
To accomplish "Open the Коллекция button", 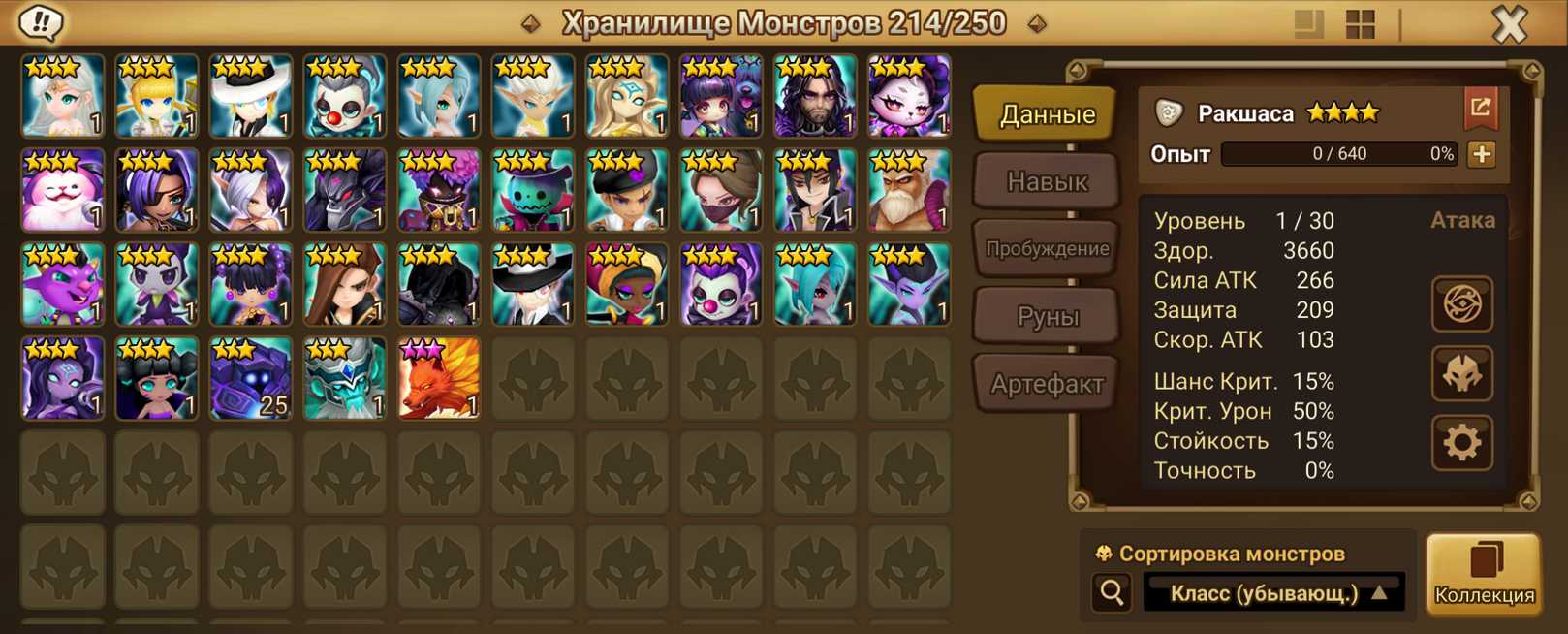I will coord(1483,574).
